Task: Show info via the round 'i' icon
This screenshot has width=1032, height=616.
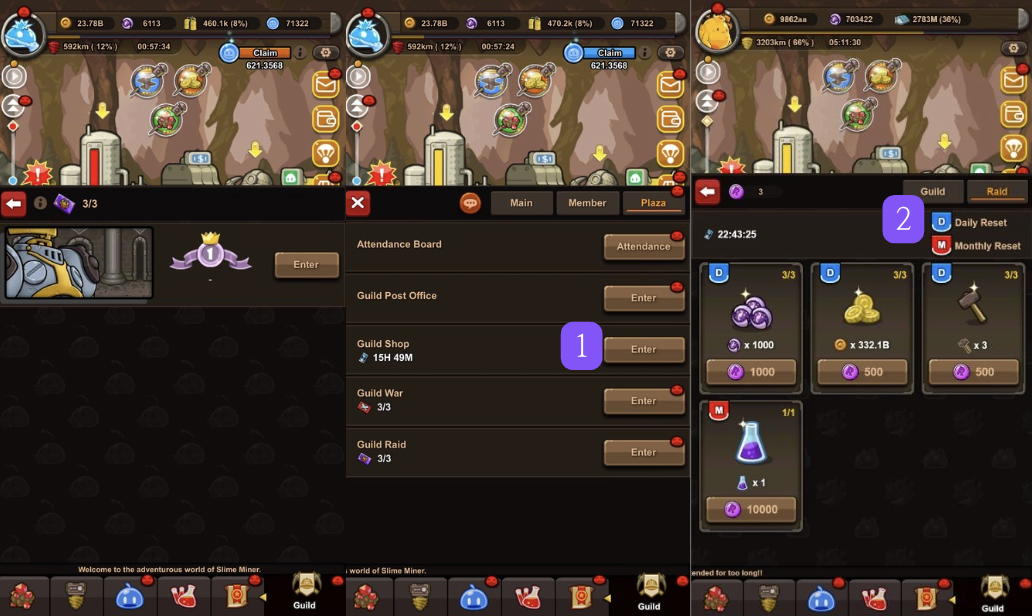Action: click(x=41, y=203)
